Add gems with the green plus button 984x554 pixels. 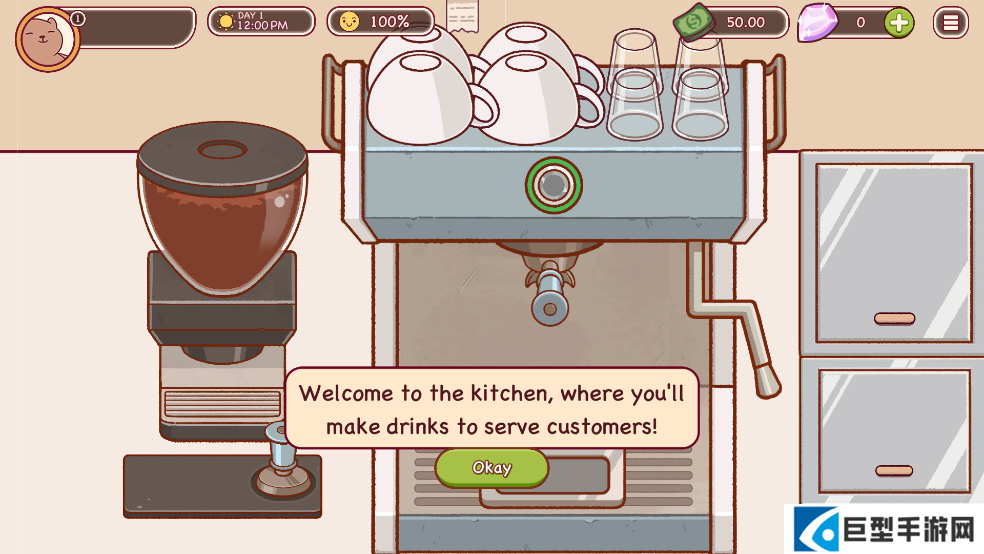point(899,22)
